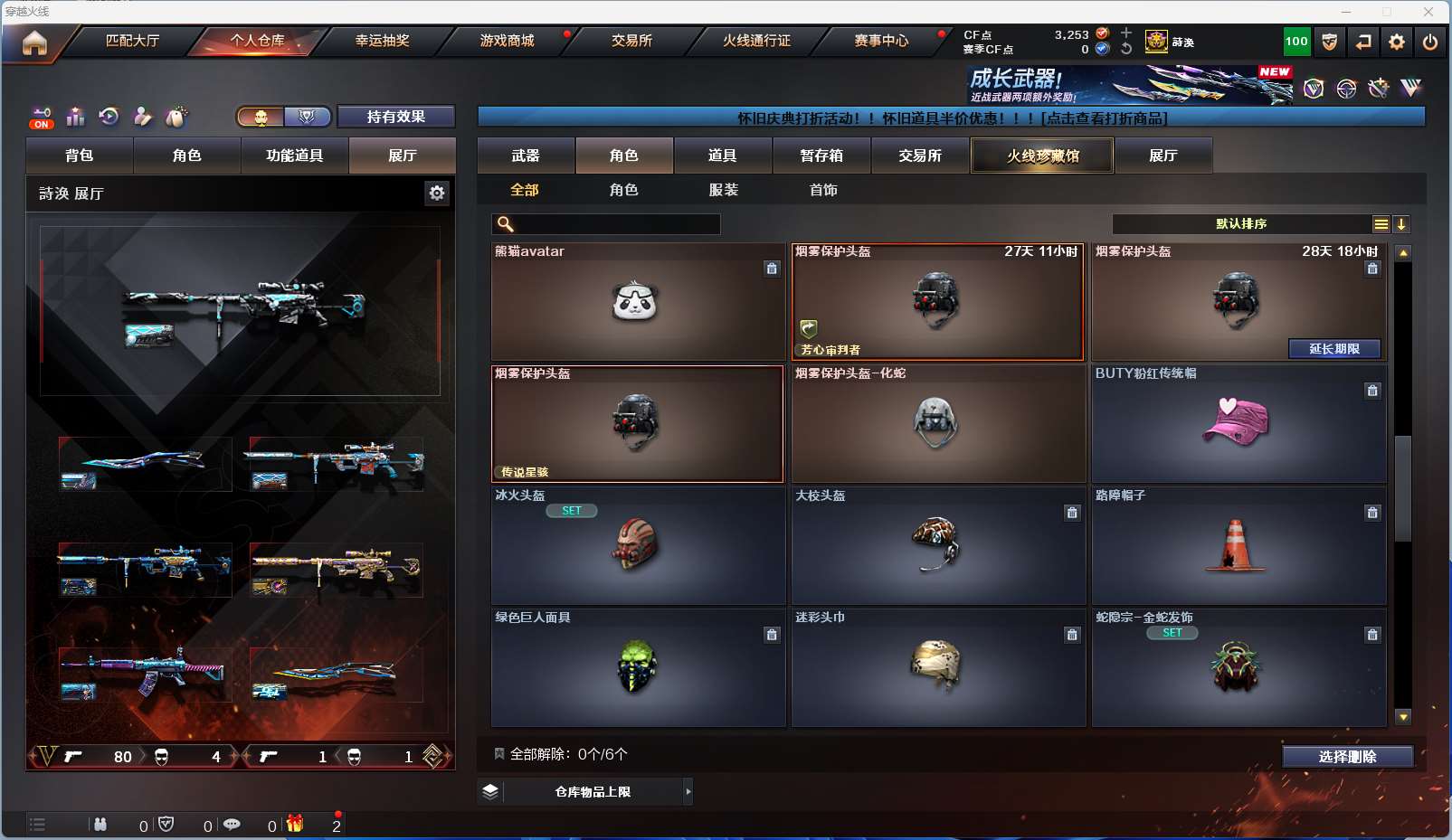Viewport: 1452px width, 840px height.
Task: Choose the 路障帽子 traffic cone item
Action: (1238, 546)
